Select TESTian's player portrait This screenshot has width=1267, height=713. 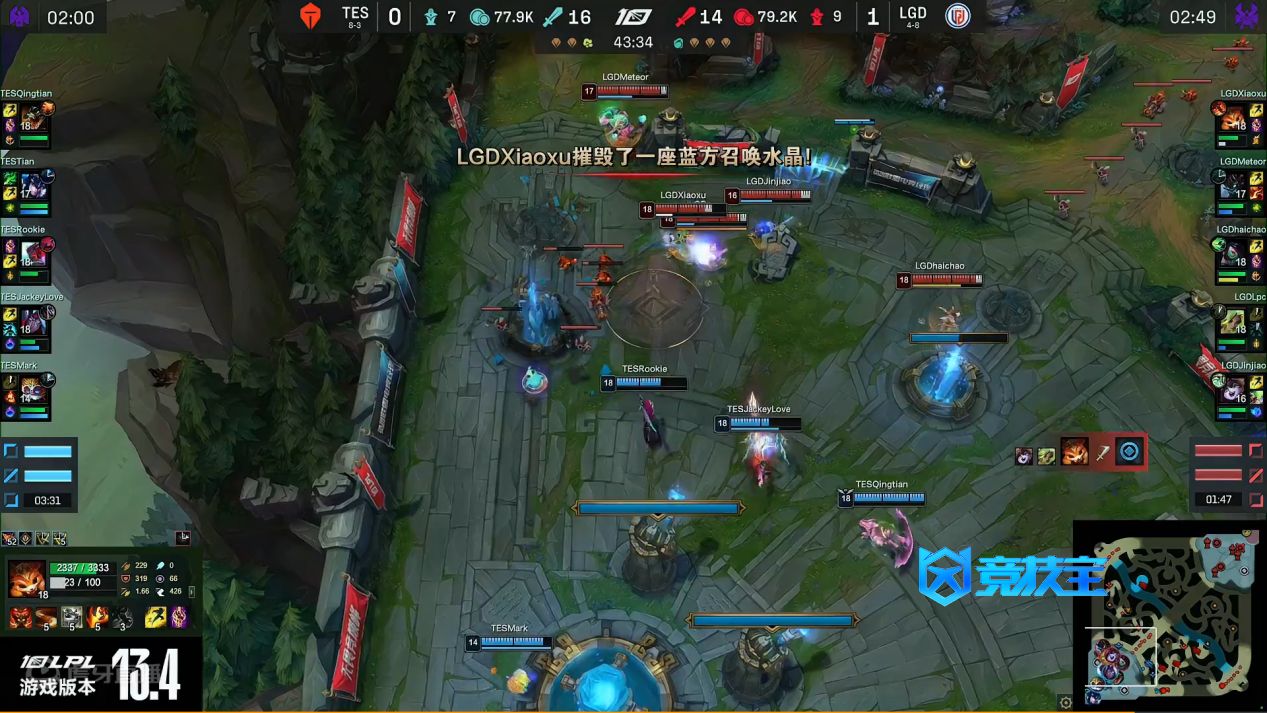point(34,186)
